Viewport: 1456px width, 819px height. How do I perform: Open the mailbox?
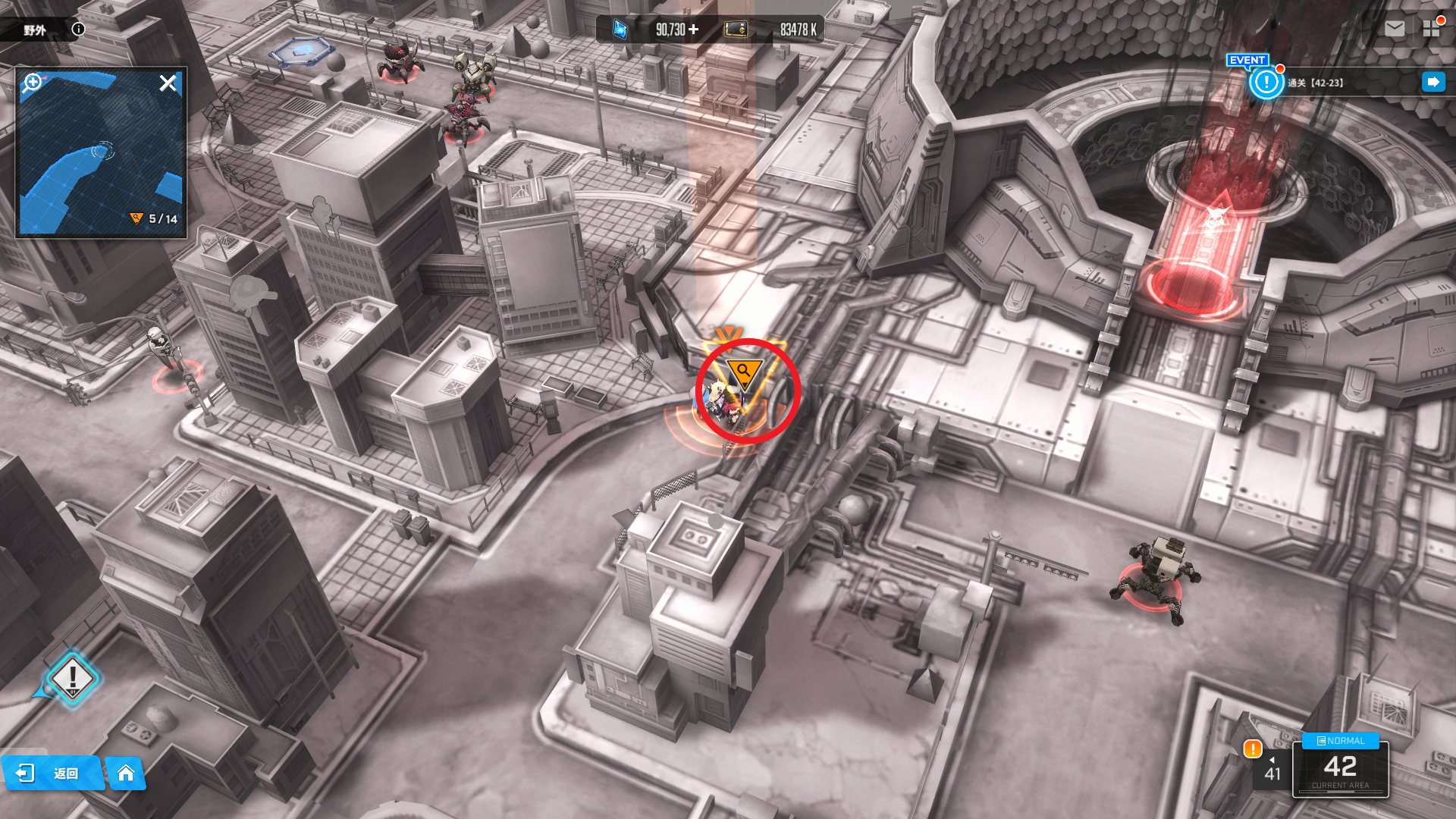[x=1394, y=29]
